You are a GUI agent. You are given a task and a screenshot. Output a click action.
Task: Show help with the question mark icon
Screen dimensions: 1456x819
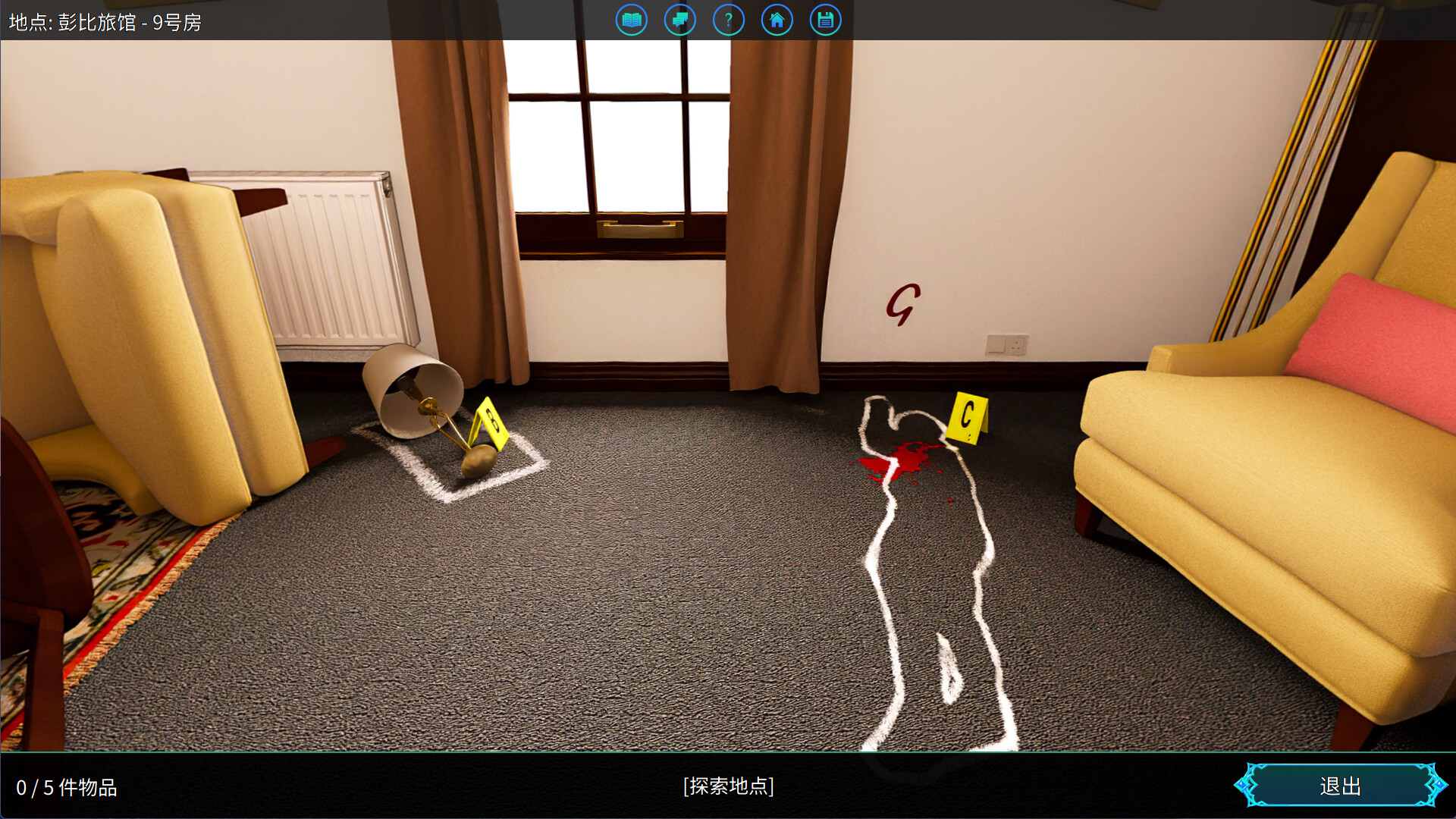(x=728, y=20)
